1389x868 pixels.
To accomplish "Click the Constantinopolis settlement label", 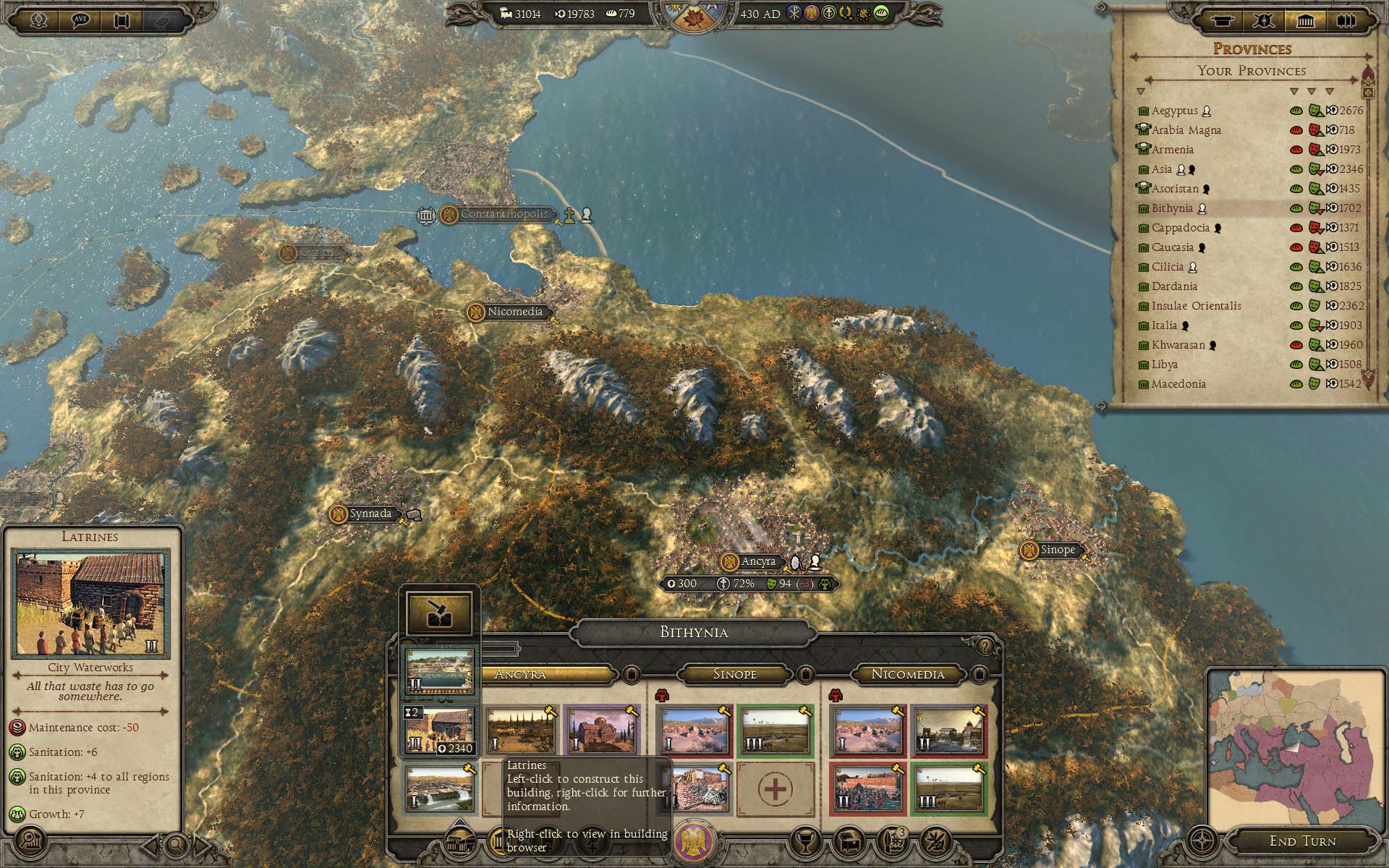I will click(x=504, y=214).
